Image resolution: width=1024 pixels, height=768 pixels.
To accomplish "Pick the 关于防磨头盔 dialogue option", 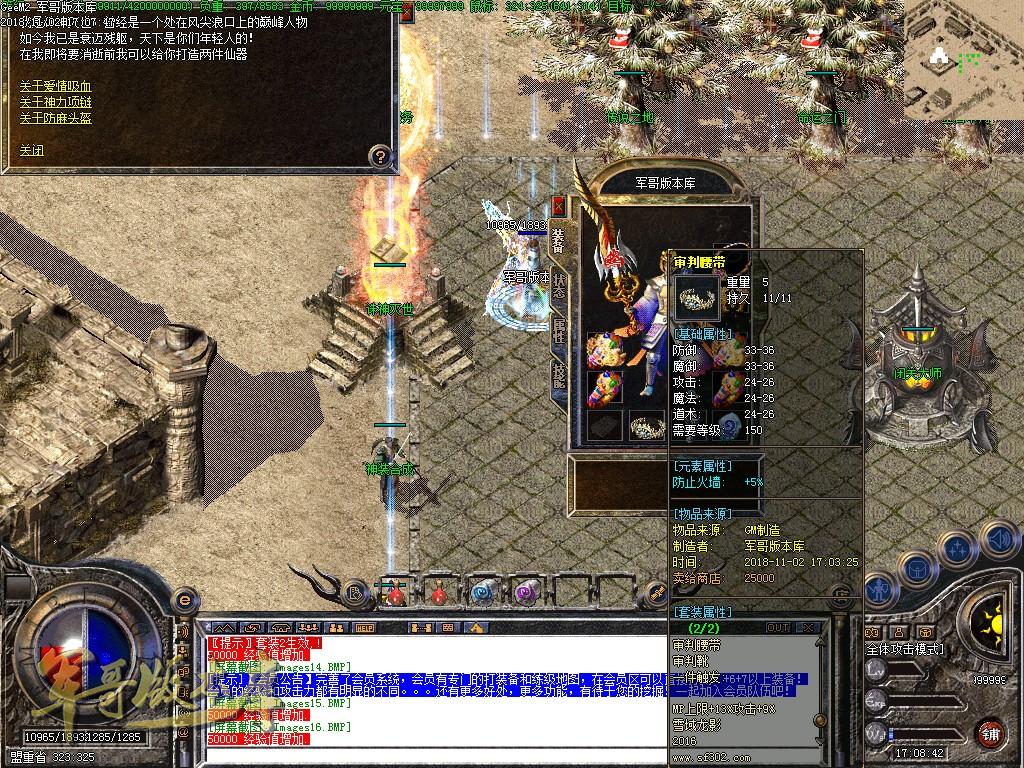I will point(55,118).
